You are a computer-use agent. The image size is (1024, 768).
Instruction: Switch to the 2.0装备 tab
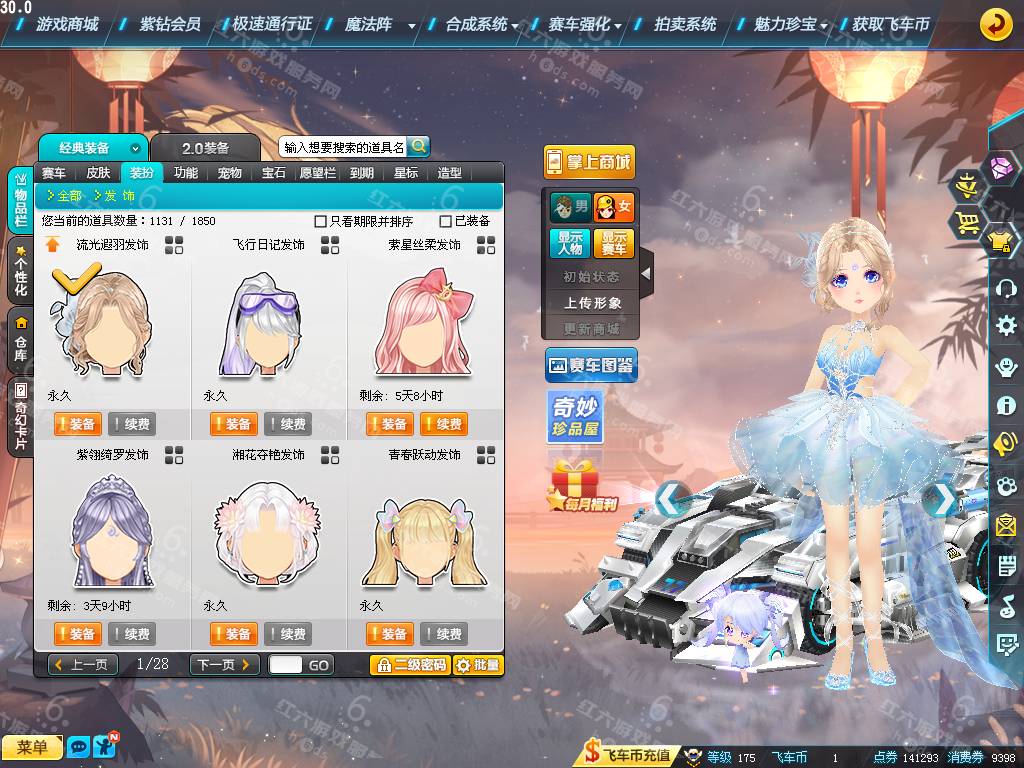(x=205, y=148)
